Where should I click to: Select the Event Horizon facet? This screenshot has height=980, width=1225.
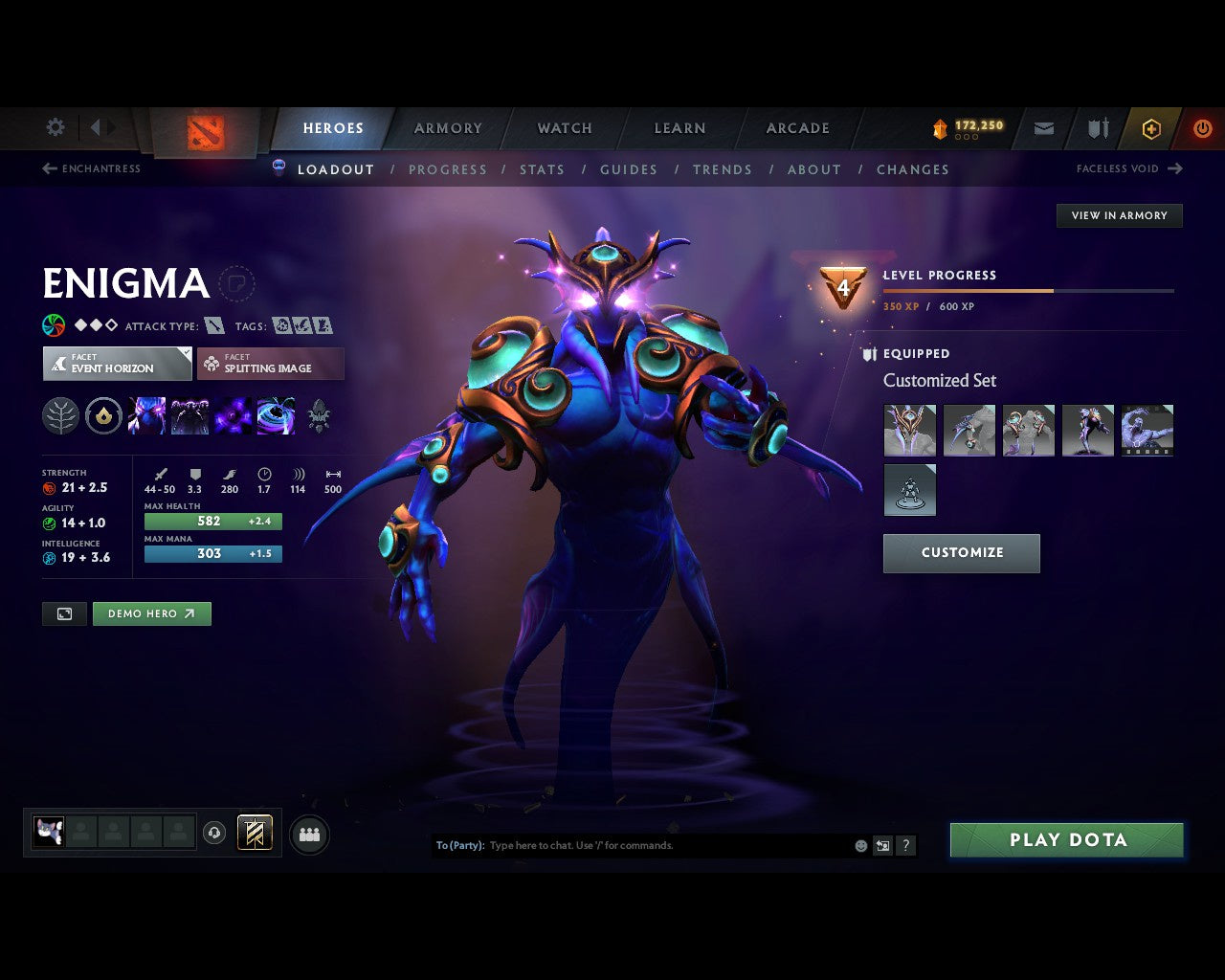117,364
